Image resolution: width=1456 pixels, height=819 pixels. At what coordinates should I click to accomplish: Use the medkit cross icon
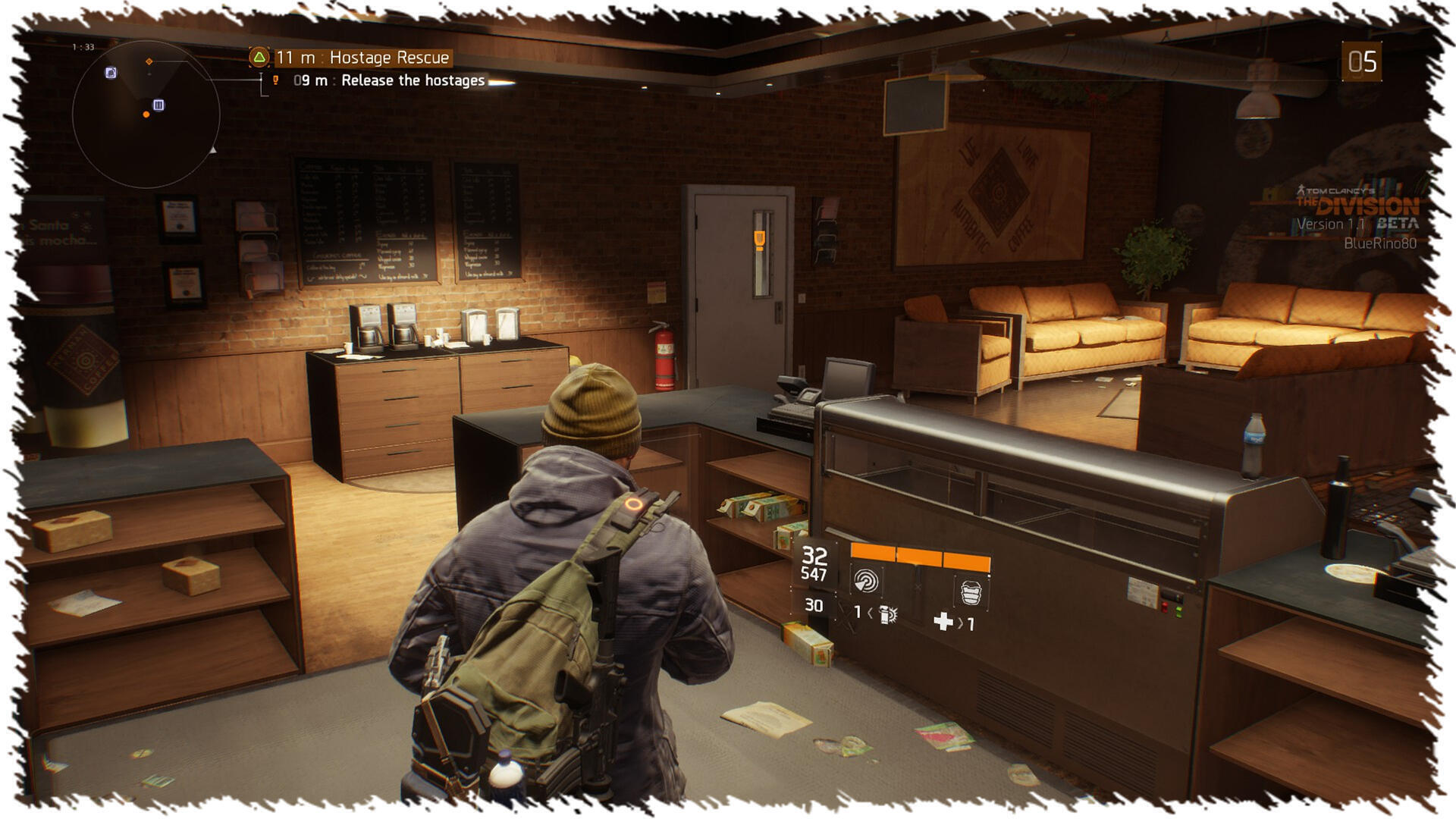click(x=943, y=622)
